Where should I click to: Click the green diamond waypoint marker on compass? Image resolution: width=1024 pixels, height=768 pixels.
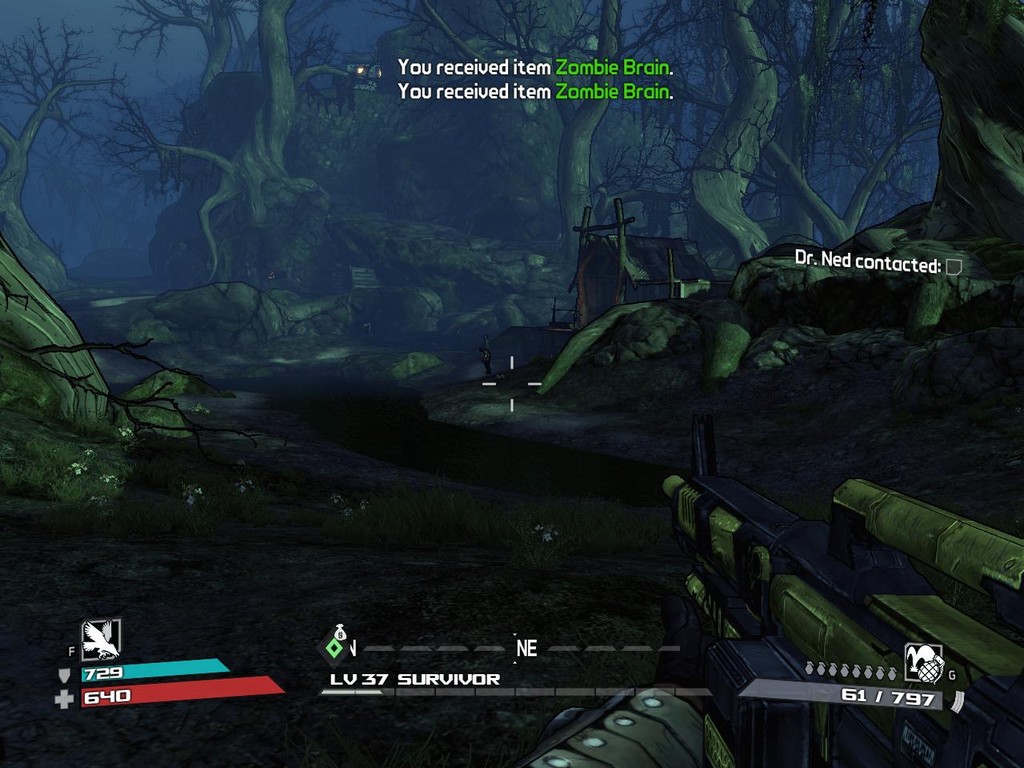[337, 648]
